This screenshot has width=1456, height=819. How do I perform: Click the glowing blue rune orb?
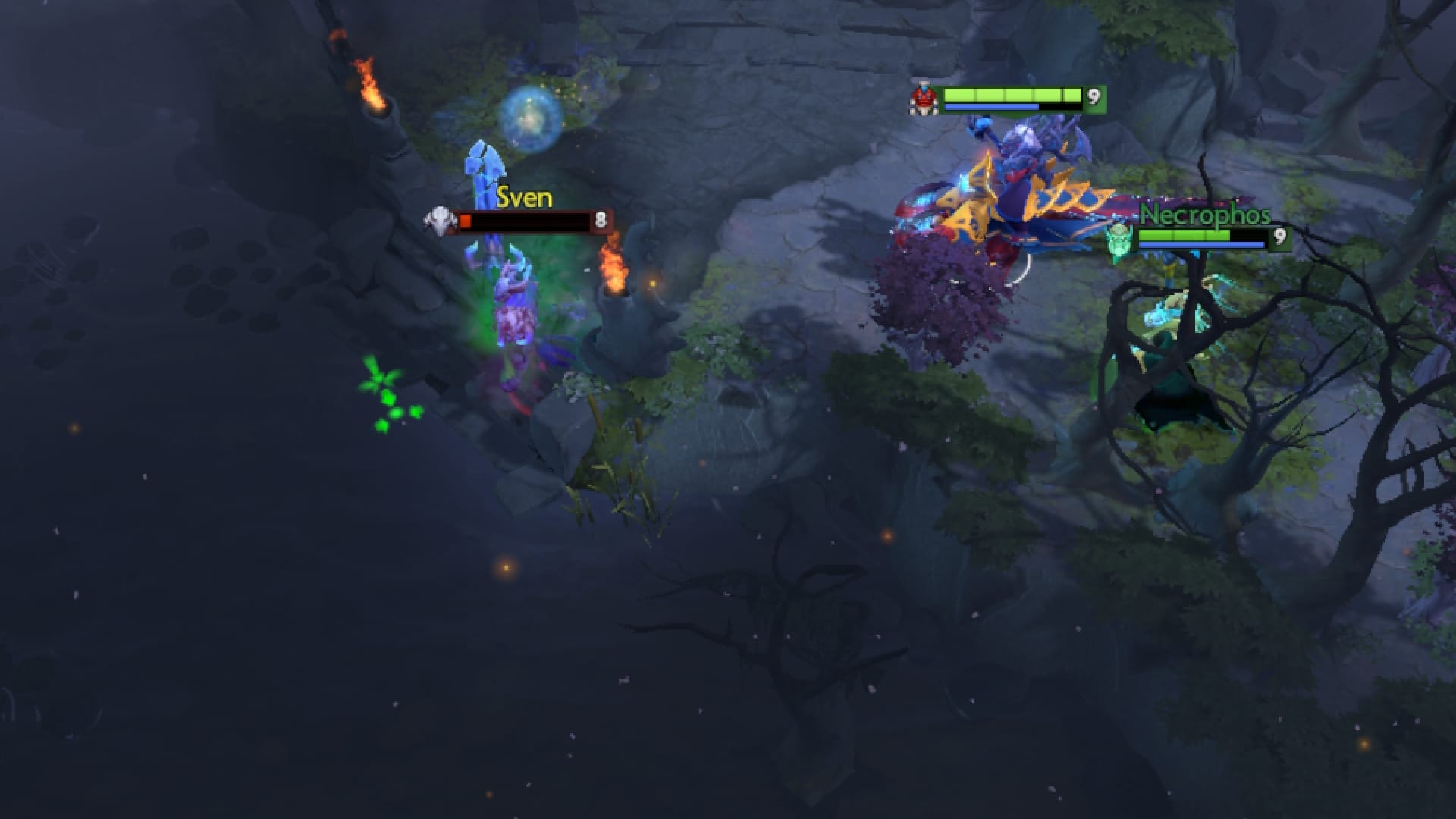pyautogui.click(x=529, y=112)
